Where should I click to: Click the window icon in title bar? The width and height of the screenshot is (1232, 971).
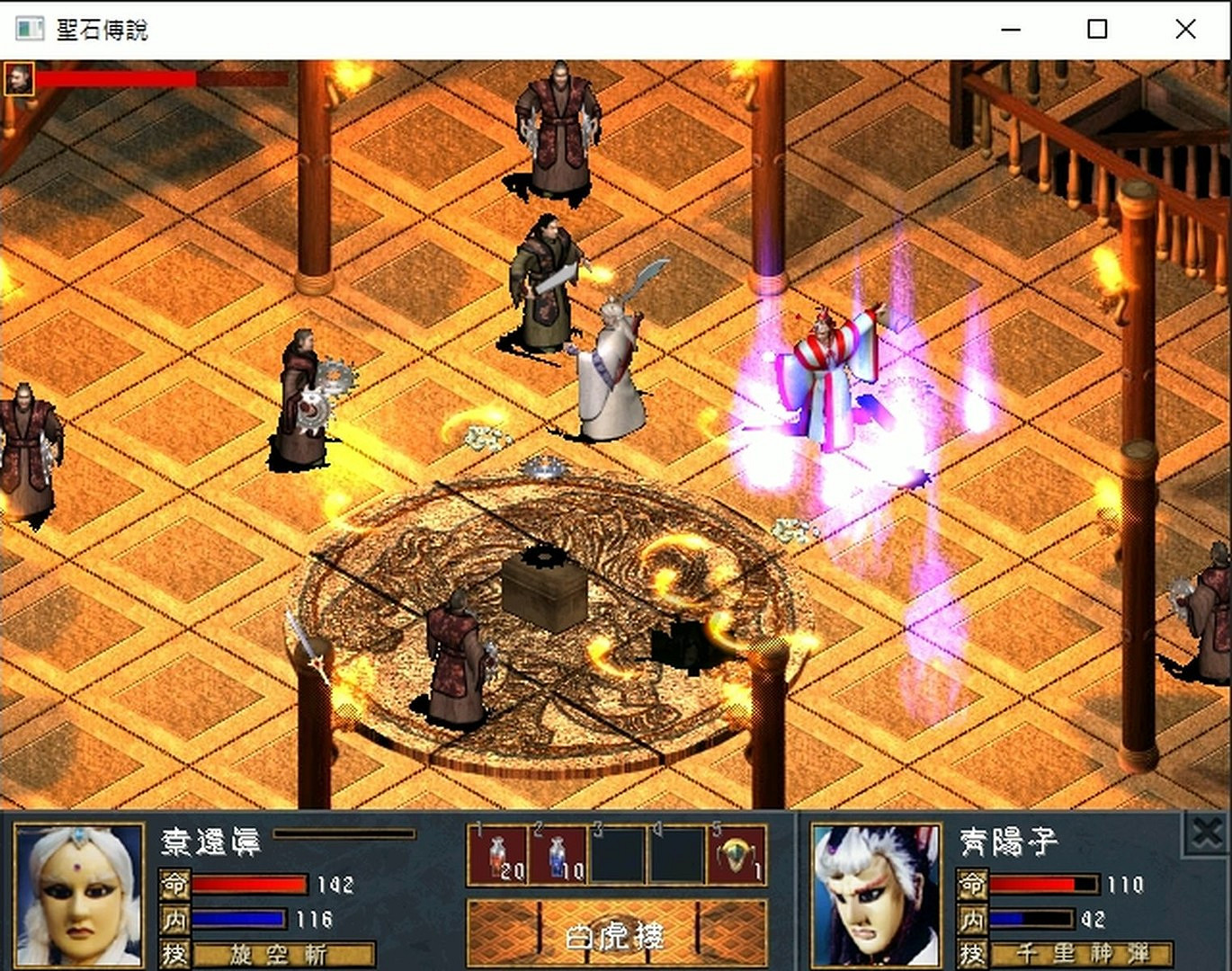29,28
